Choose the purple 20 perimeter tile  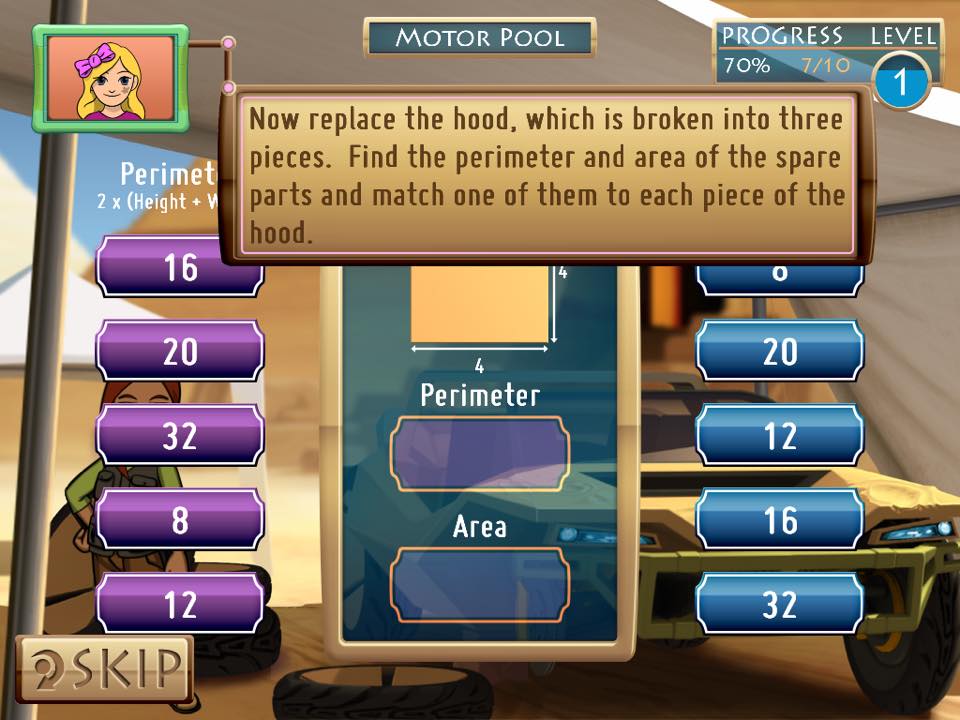pyautogui.click(x=180, y=351)
